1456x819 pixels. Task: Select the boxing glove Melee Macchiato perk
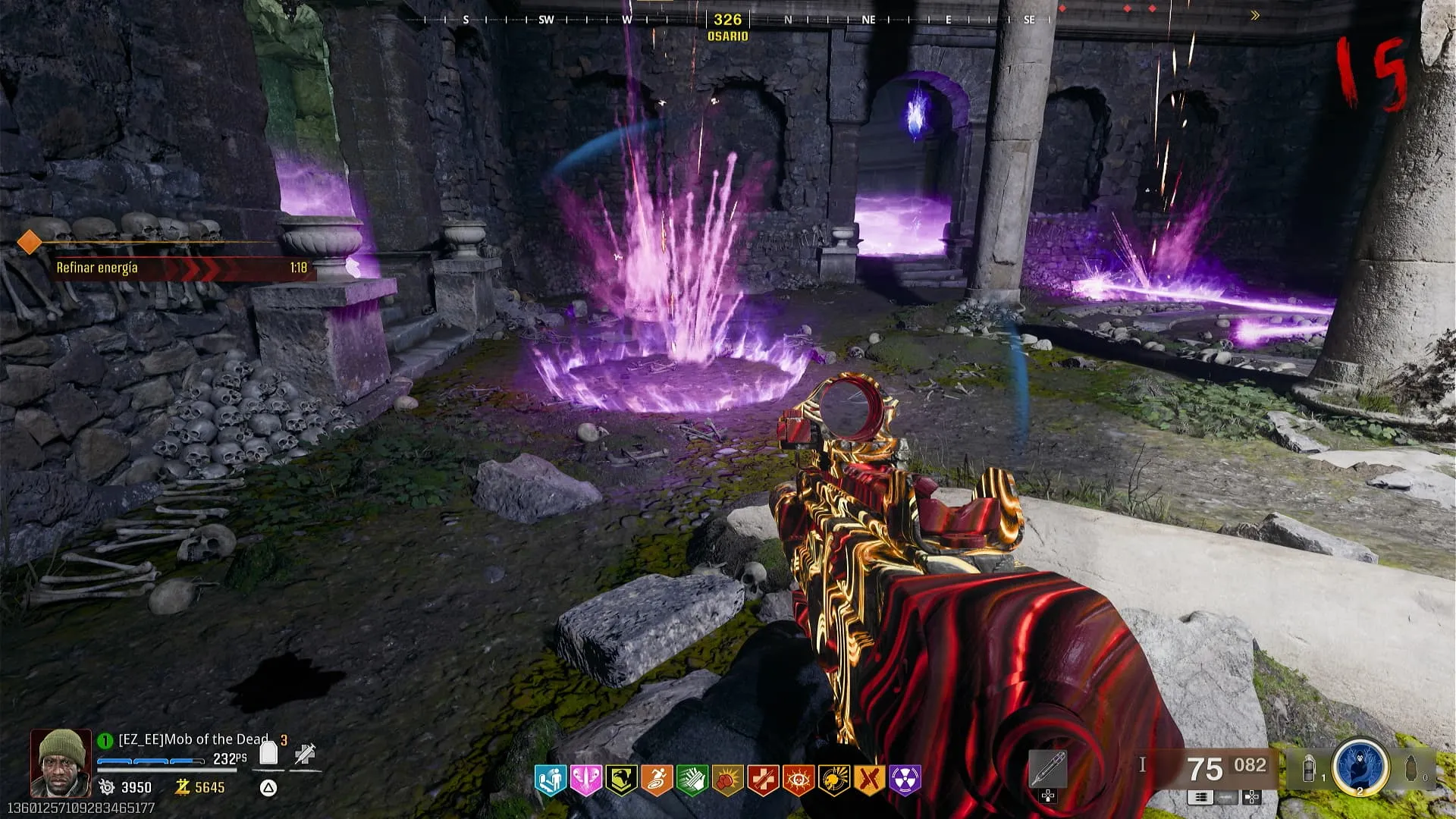[728, 780]
